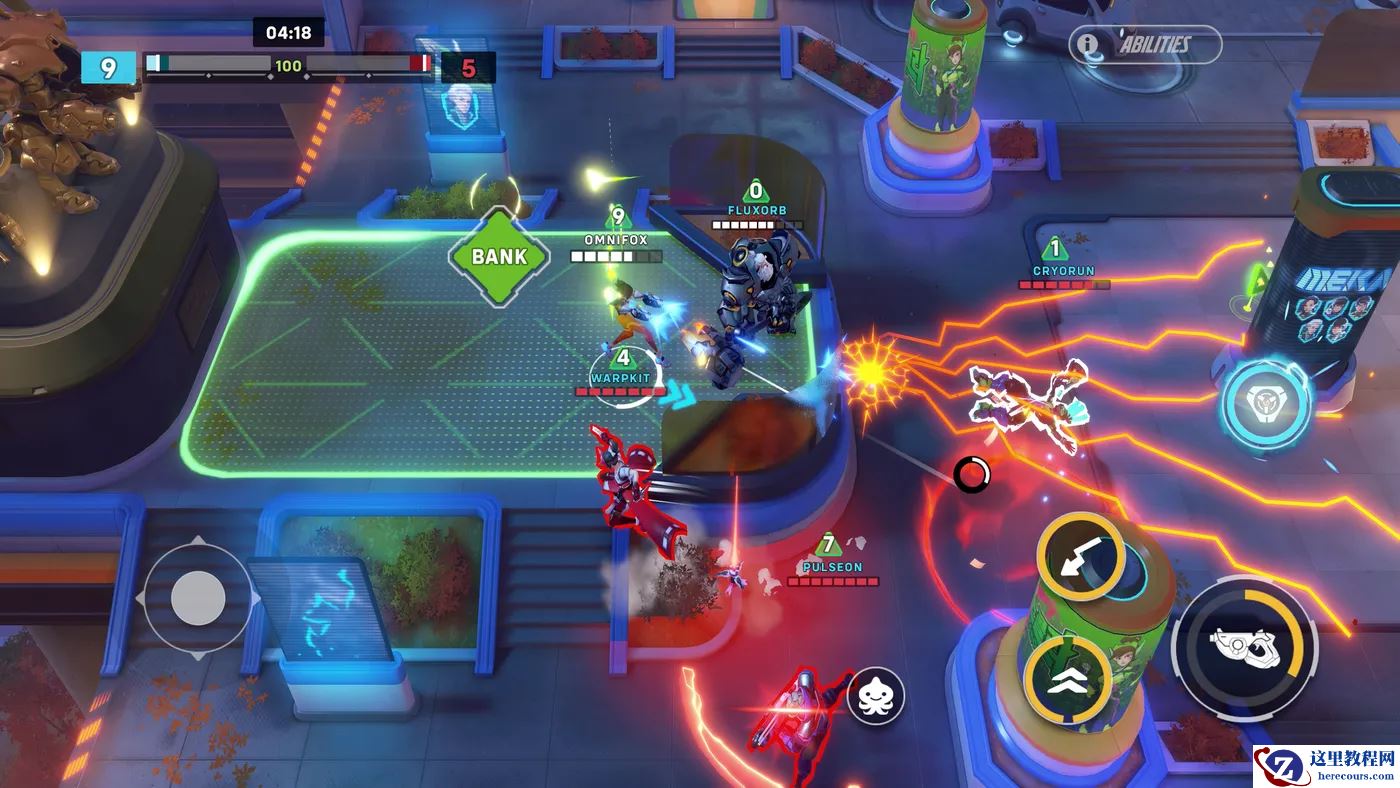
Task: Activate the curved arrow dash ability
Action: [x=1081, y=558]
